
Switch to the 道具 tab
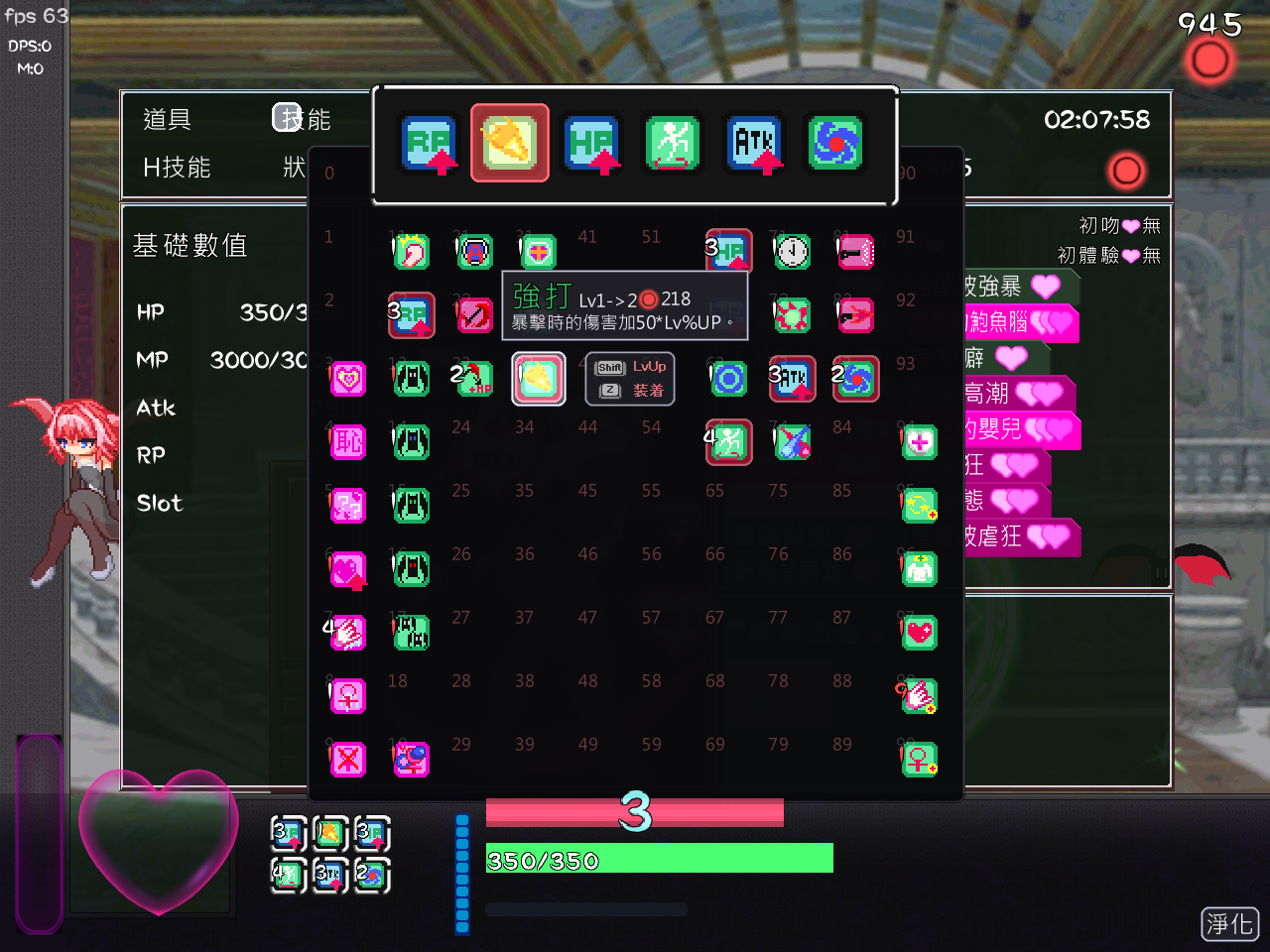167,120
